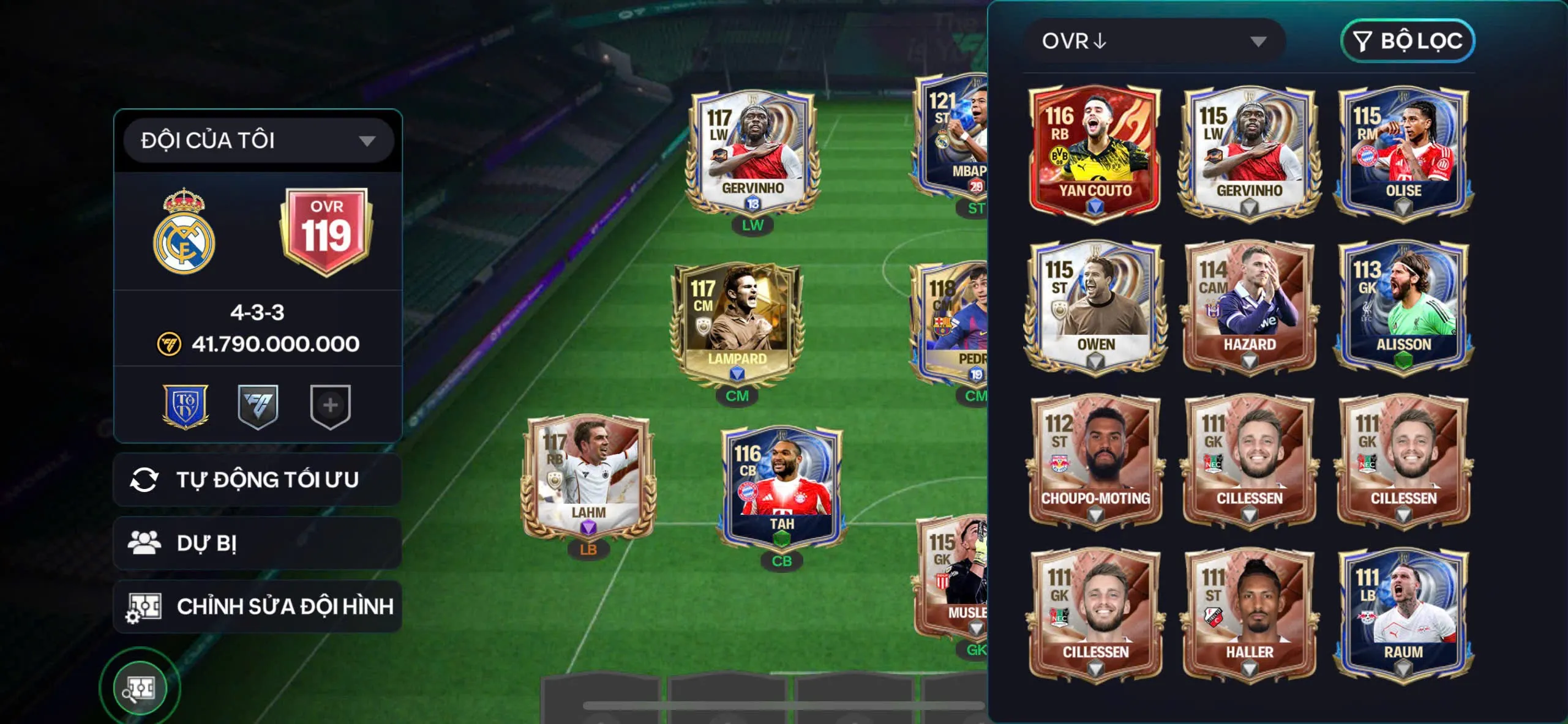Click the empty plus badge slot
1568x724 pixels.
[x=330, y=406]
